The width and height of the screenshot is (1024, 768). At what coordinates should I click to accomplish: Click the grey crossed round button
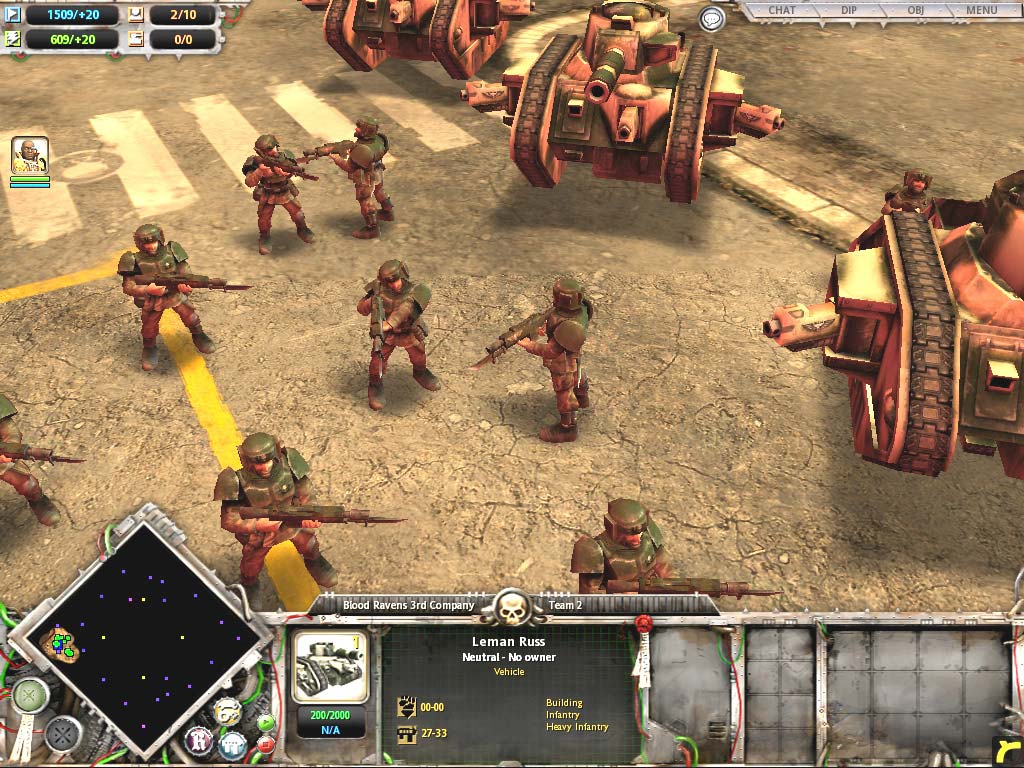[x=63, y=735]
